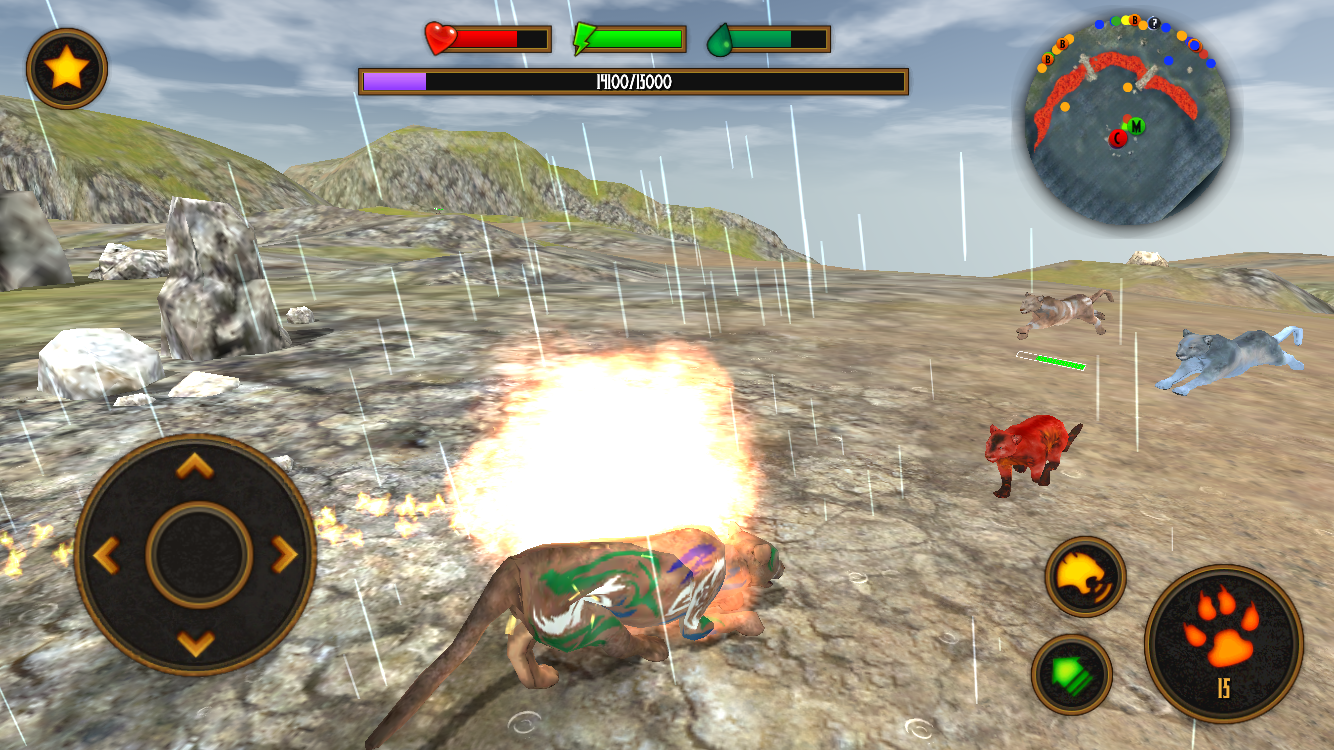Viewport: 1334px width, 750px height.
Task: Select the C marker on the minimap
Action: (1117, 139)
